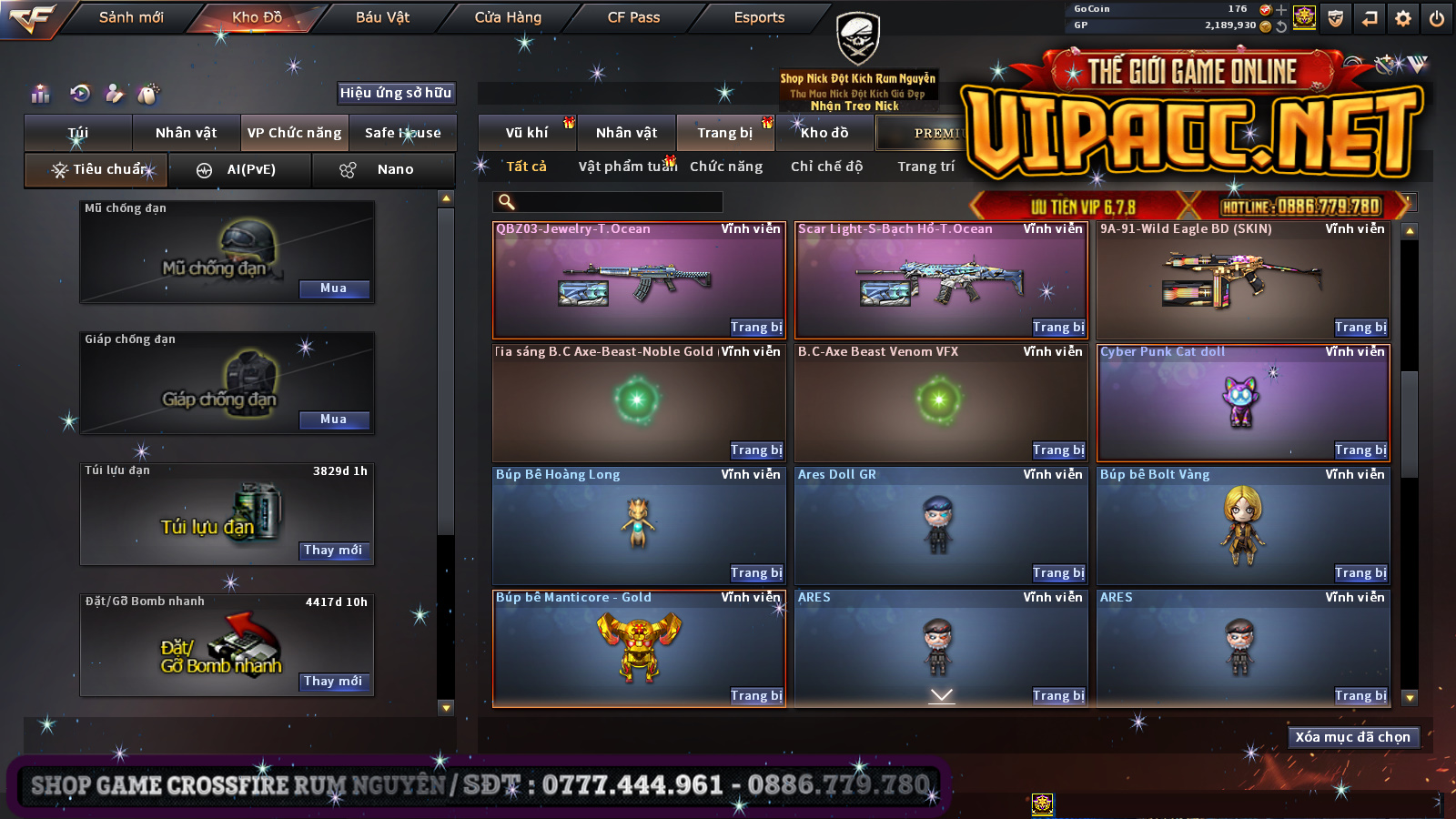Switch to the Báu Vật tab

coord(382,17)
